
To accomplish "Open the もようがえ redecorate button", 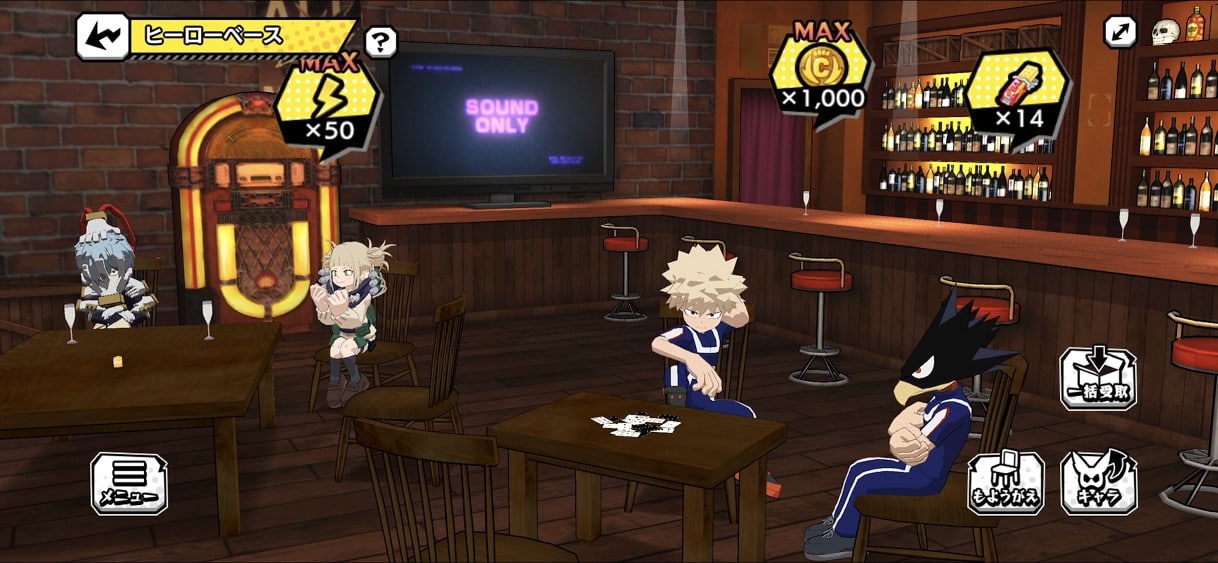I will click(1005, 483).
